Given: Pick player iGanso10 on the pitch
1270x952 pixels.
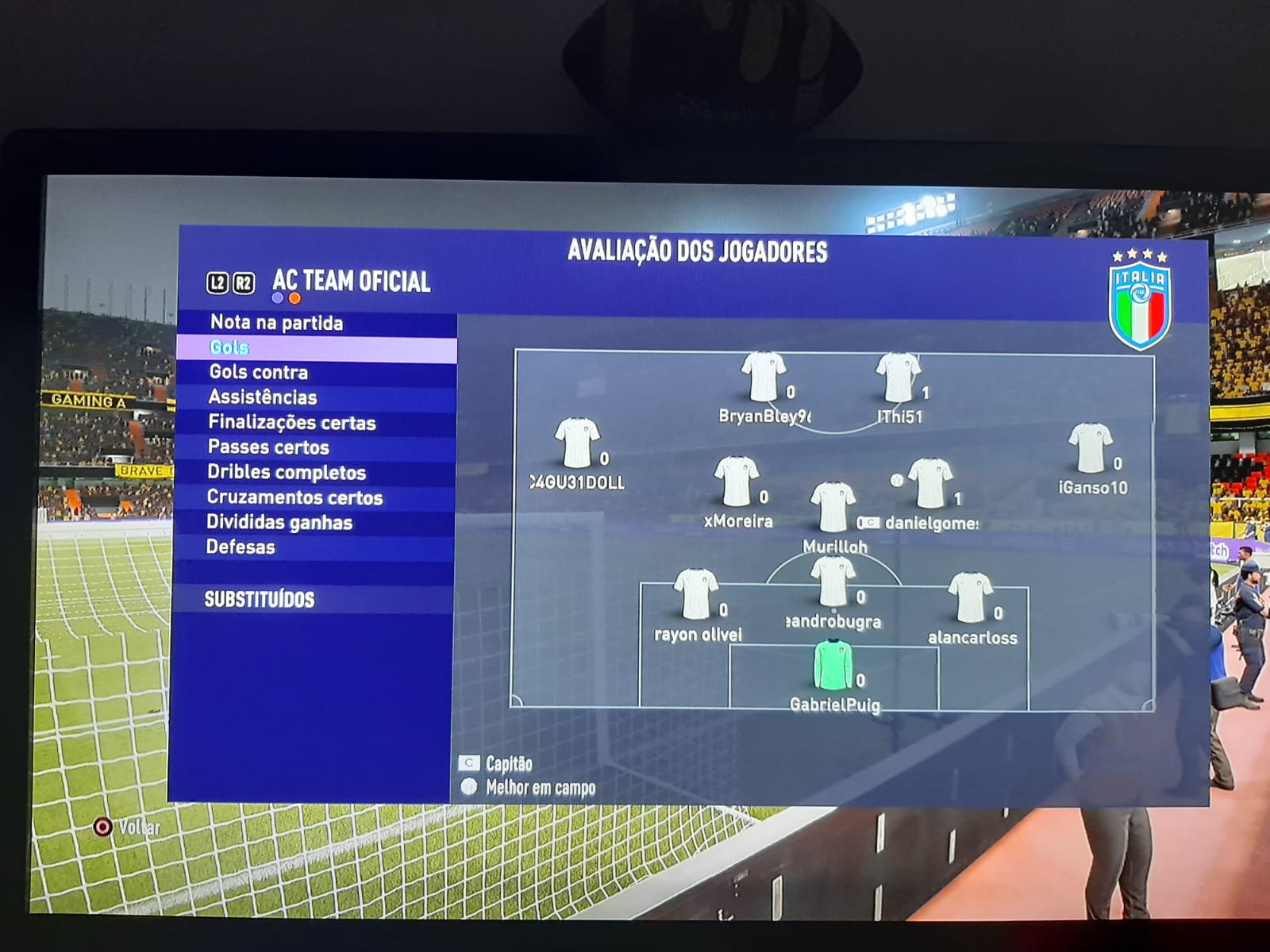Looking at the screenshot, I should point(1091,448).
